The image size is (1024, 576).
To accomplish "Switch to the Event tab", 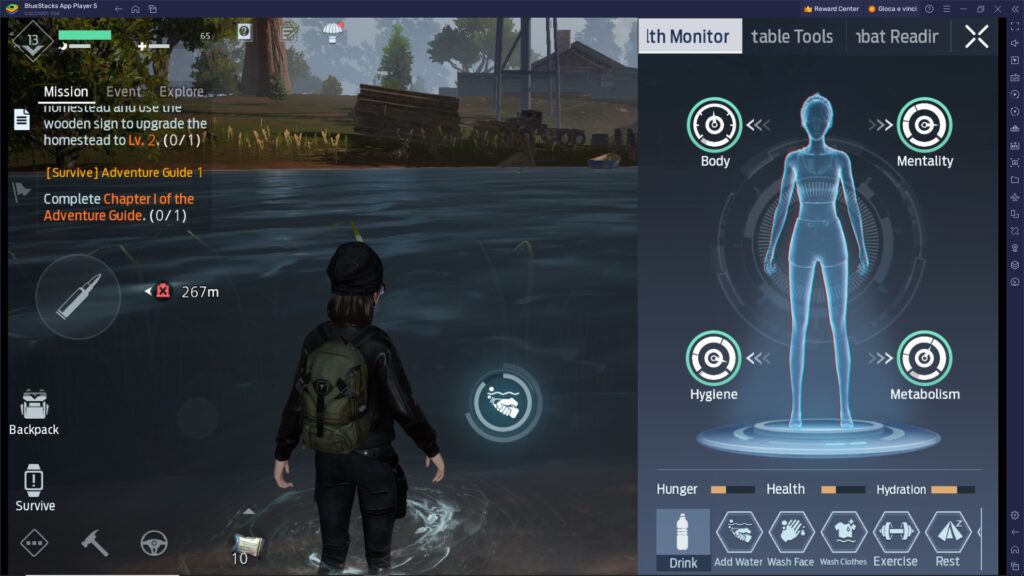I will pos(123,92).
